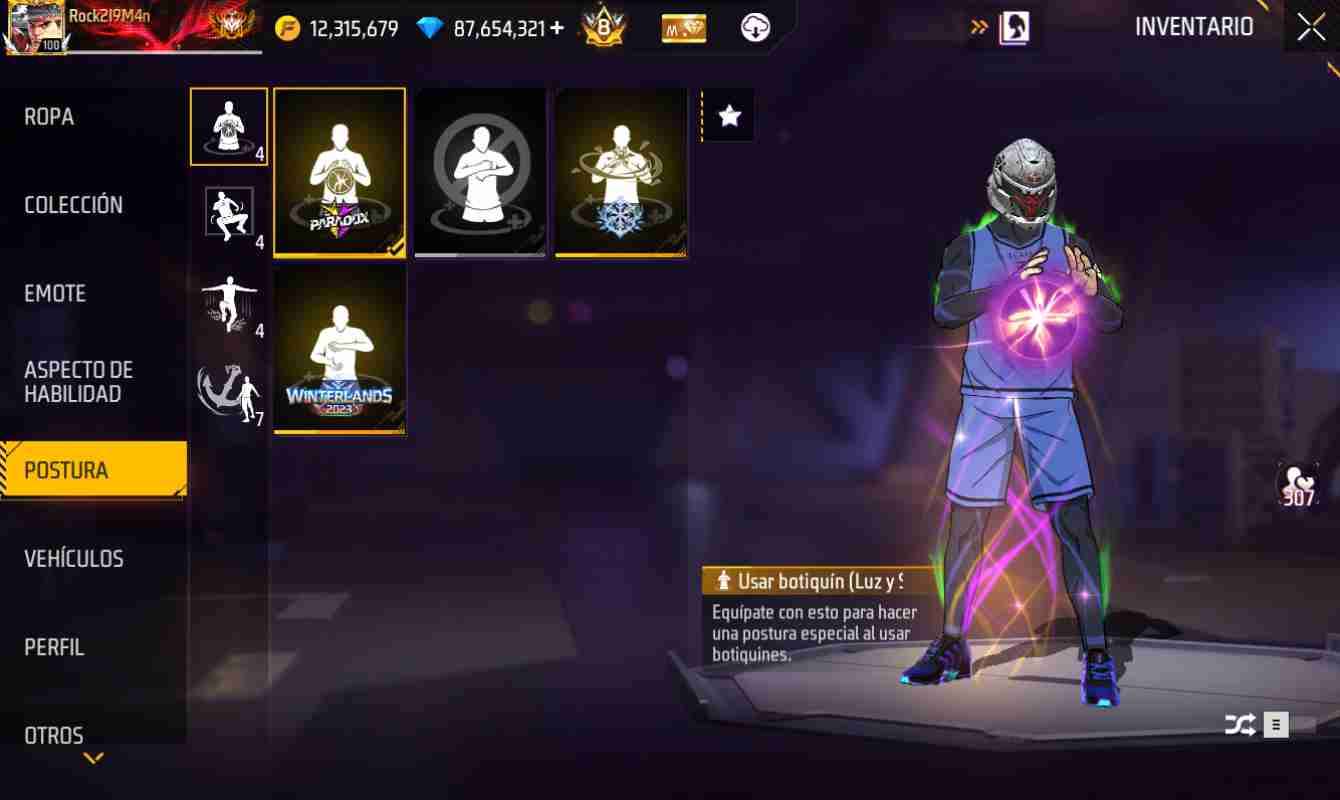
Task: Select the medkit pose category icon
Action: [228, 125]
